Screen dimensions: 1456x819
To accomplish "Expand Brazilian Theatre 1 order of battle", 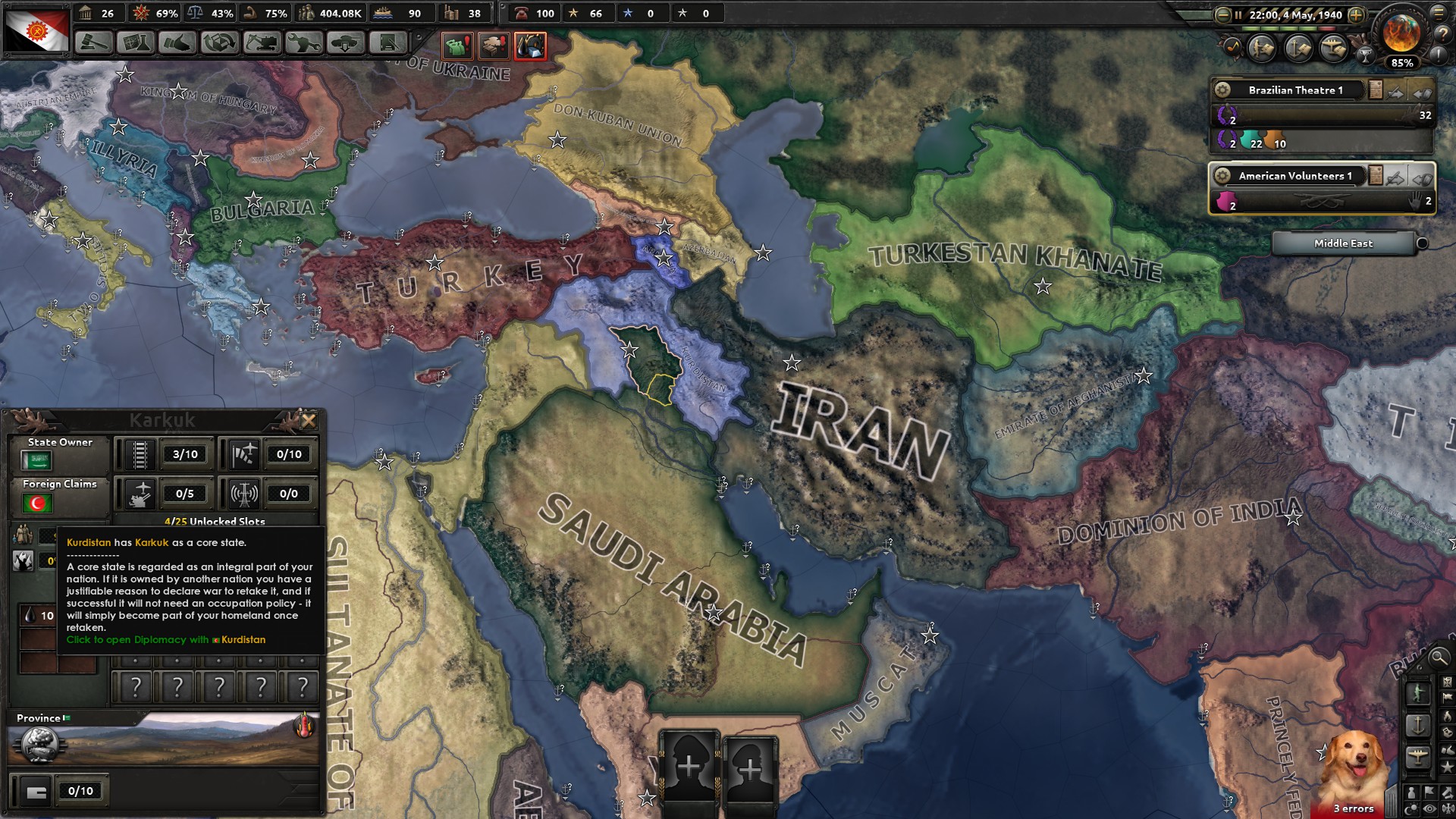I will click(x=1376, y=90).
